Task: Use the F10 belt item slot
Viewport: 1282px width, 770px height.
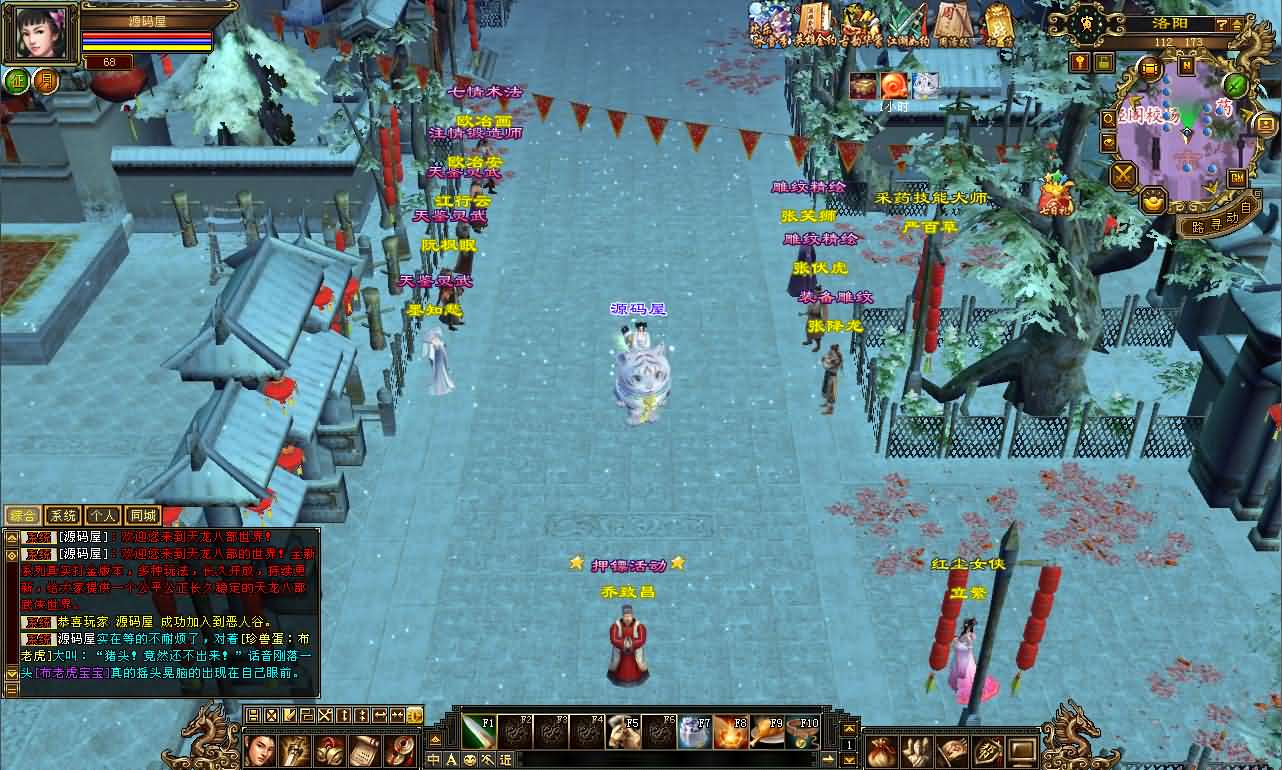Action: (x=802, y=732)
